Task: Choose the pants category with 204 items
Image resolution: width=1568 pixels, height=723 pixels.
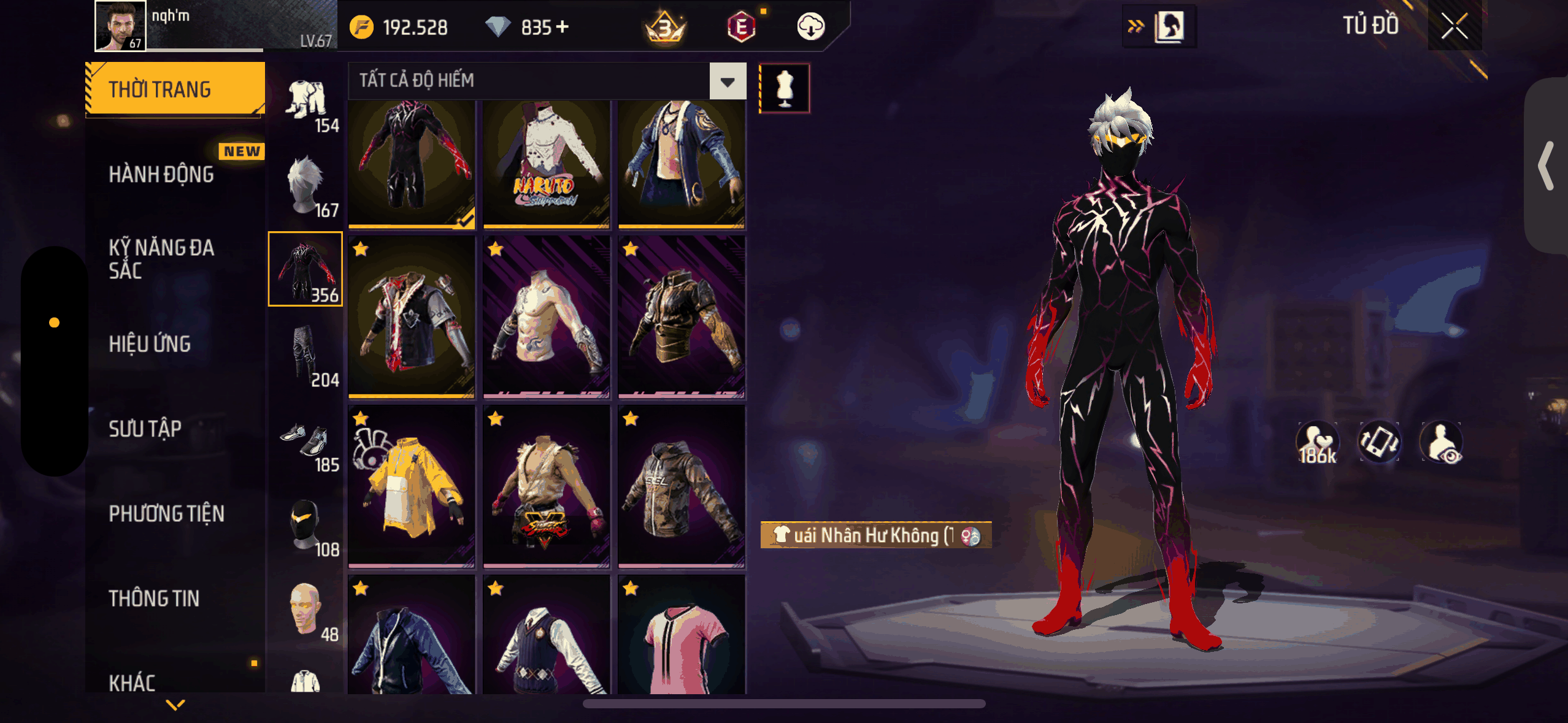Action: pos(306,356)
